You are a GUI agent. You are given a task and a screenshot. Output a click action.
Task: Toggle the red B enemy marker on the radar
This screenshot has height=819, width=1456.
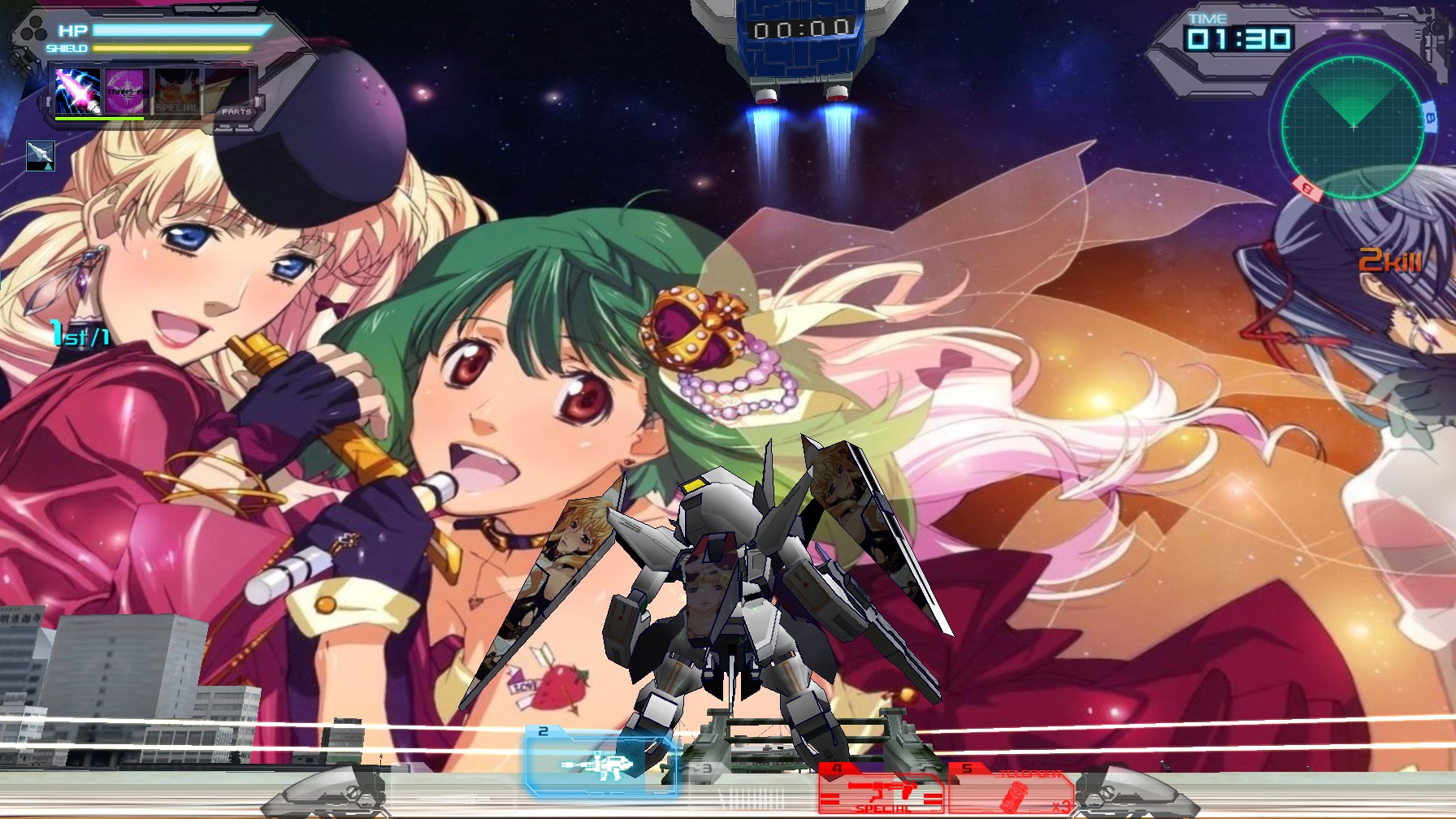(x=1306, y=188)
